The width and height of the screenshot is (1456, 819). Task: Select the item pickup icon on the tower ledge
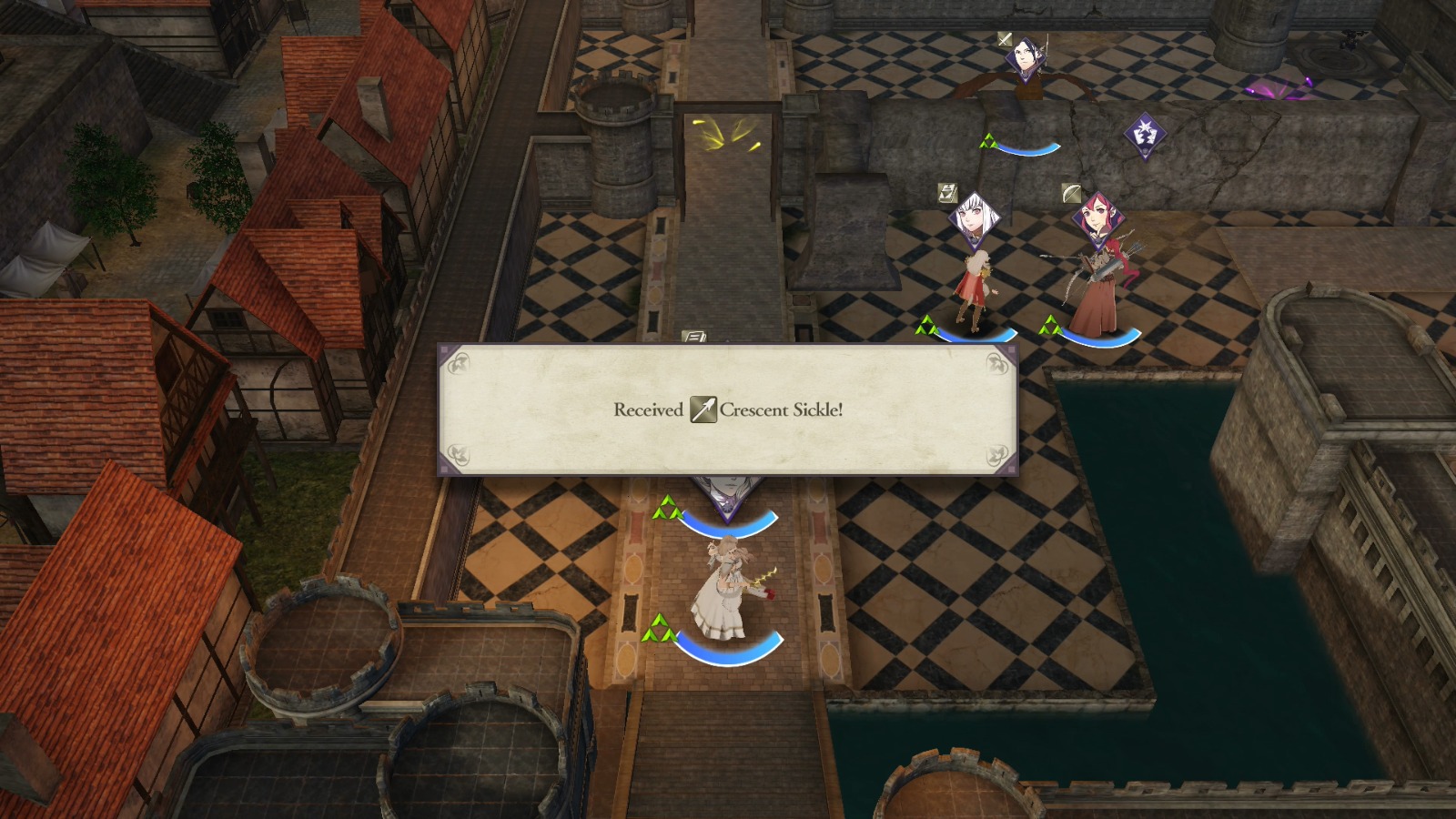(x=694, y=337)
